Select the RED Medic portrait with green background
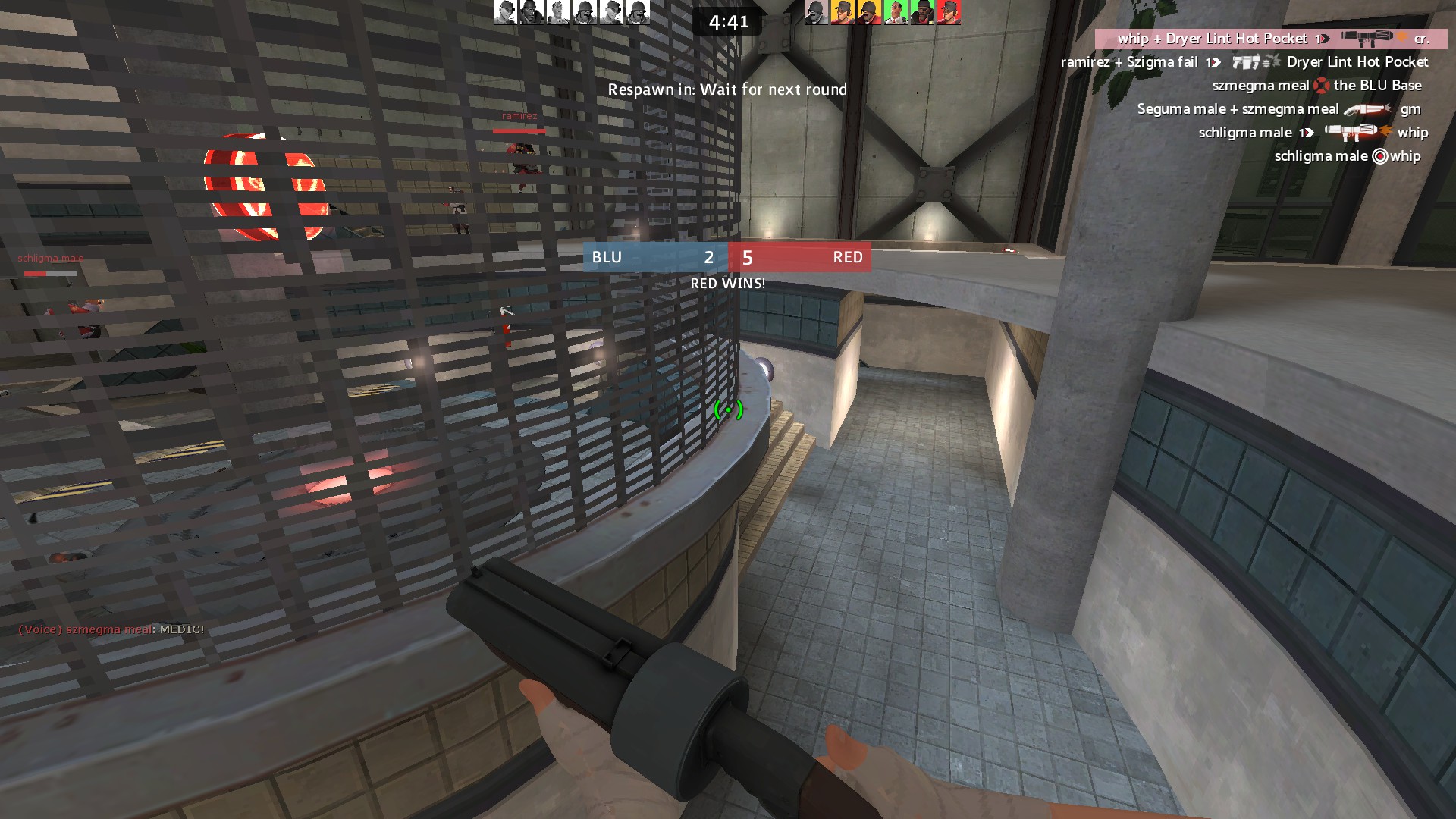Screen dimensions: 1456x819 896,12
